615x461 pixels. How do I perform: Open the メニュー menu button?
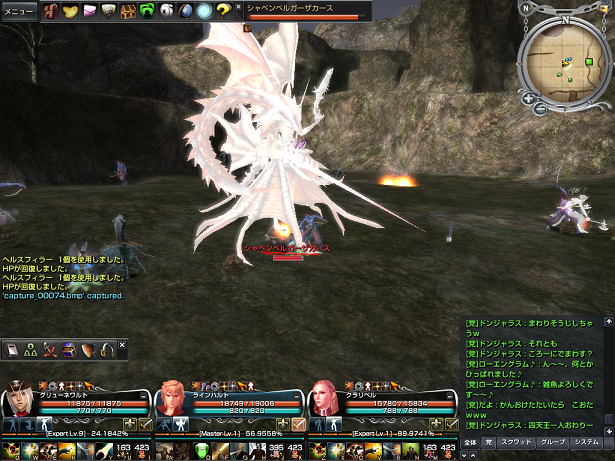tap(19, 9)
